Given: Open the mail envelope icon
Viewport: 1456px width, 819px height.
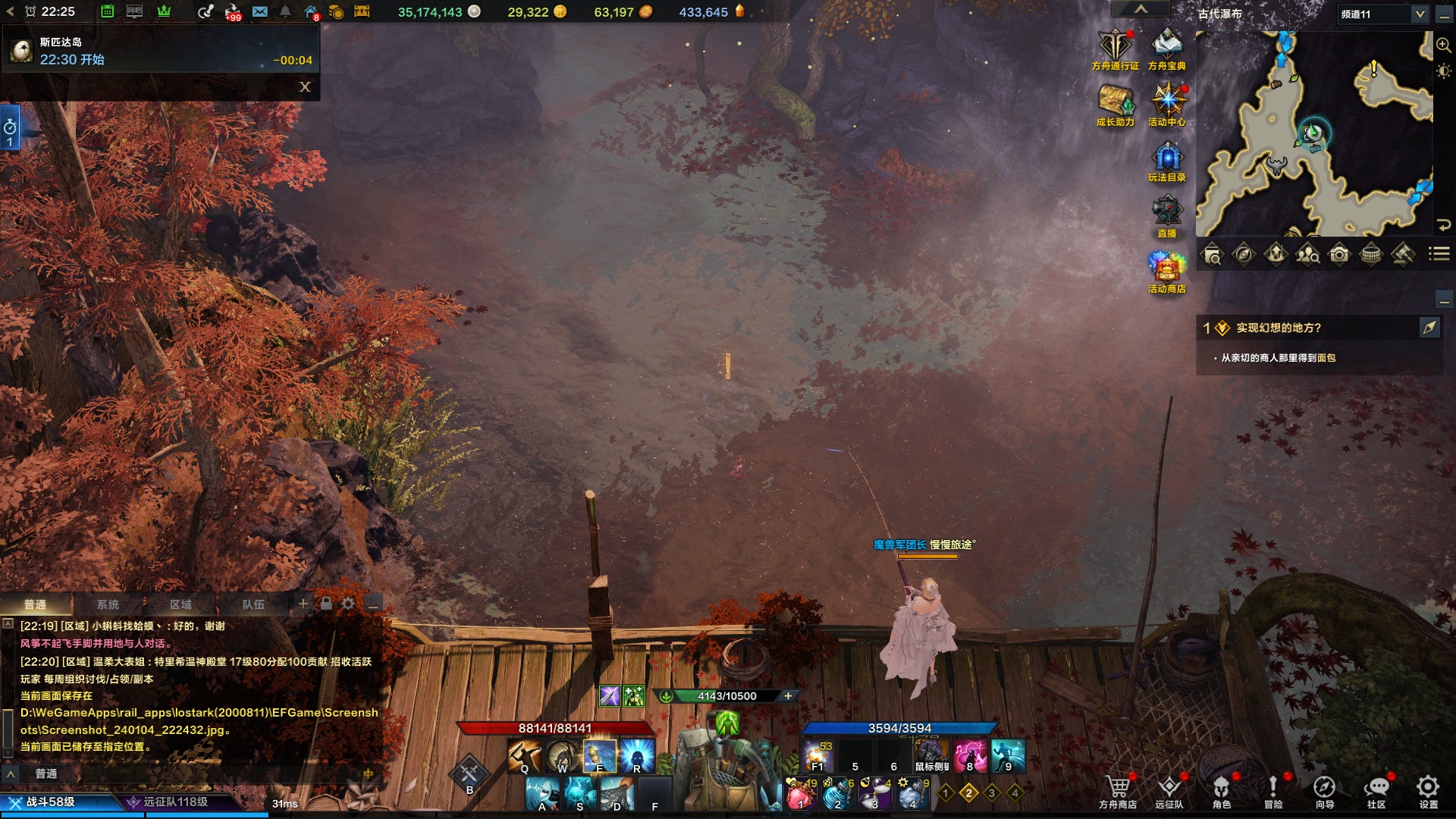Looking at the screenshot, I should point(259,12).
